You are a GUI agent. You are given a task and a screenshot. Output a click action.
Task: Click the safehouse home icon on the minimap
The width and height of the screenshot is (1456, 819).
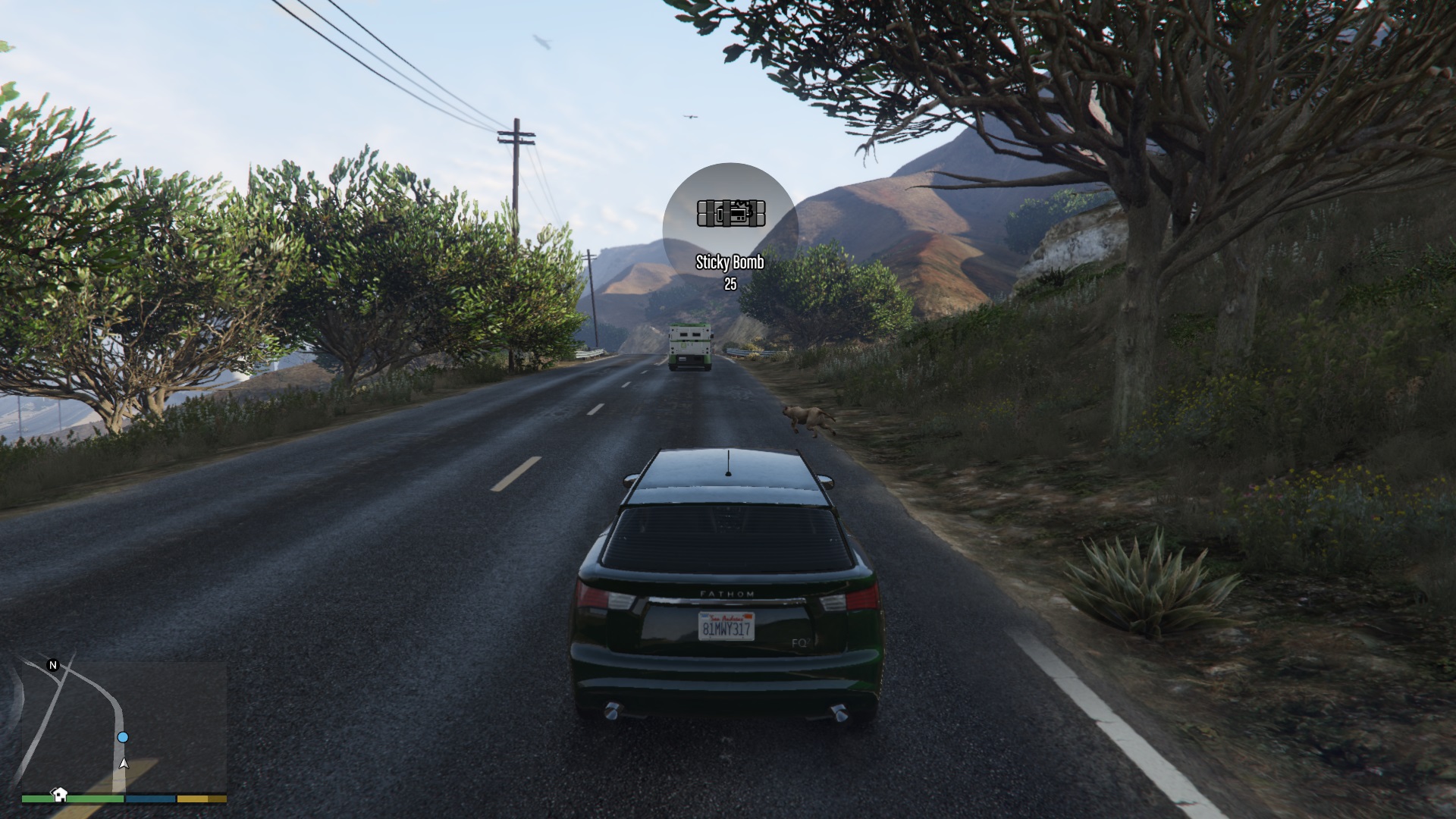(x=59, y=794)
